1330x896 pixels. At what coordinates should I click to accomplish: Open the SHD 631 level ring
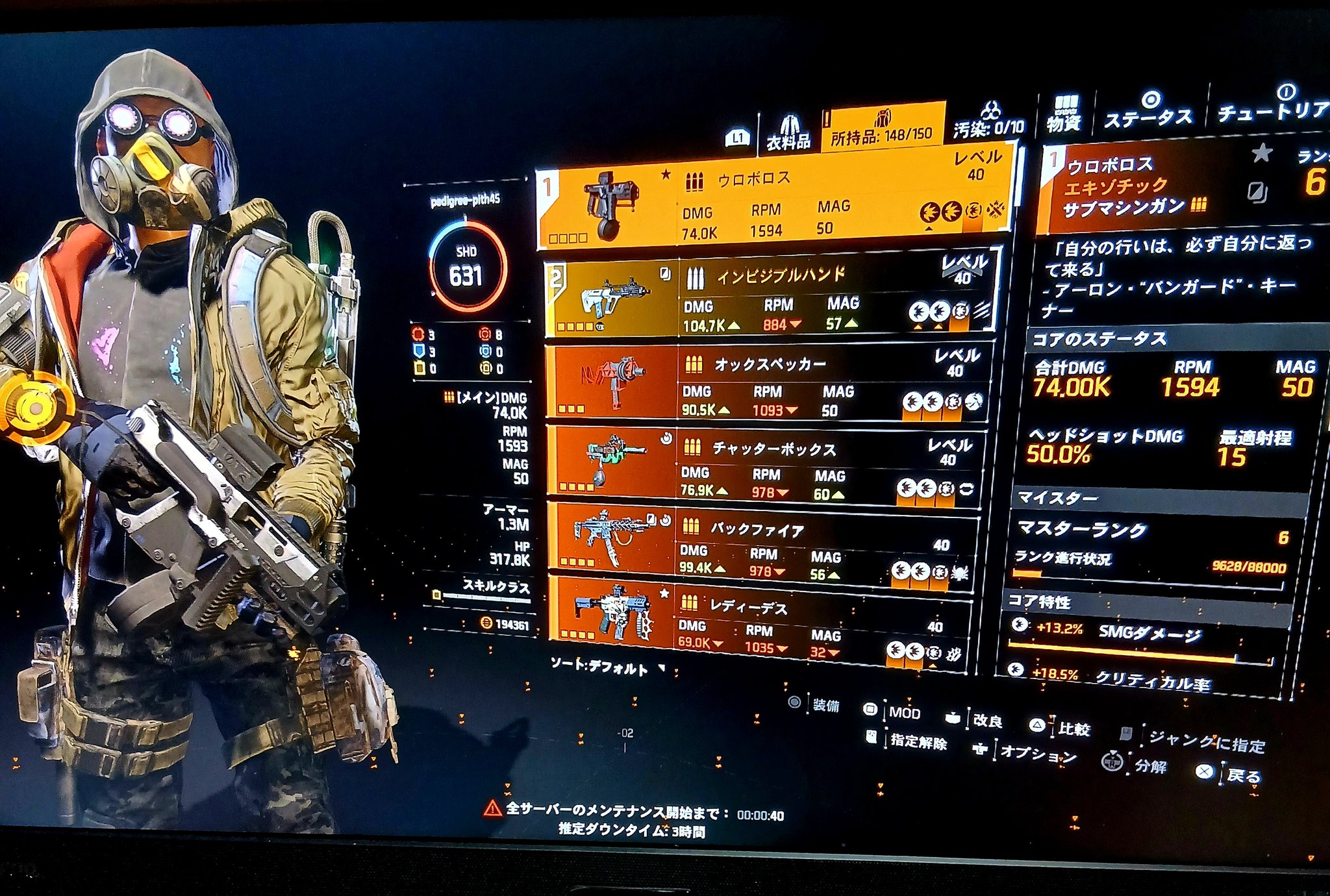pyautogui.click(x=466, y=266)
